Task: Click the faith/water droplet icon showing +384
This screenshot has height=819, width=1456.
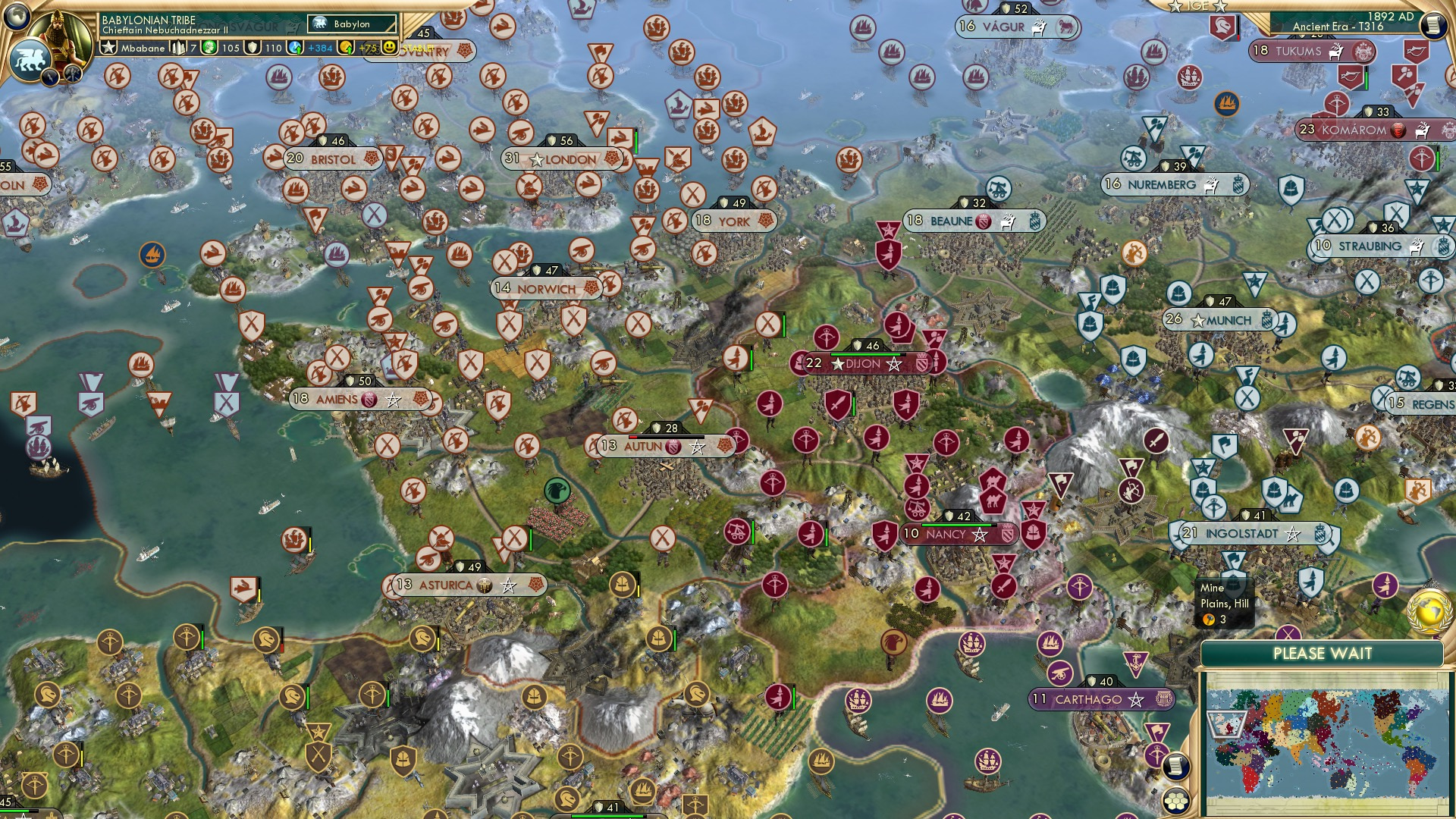Action: [294, 47]
